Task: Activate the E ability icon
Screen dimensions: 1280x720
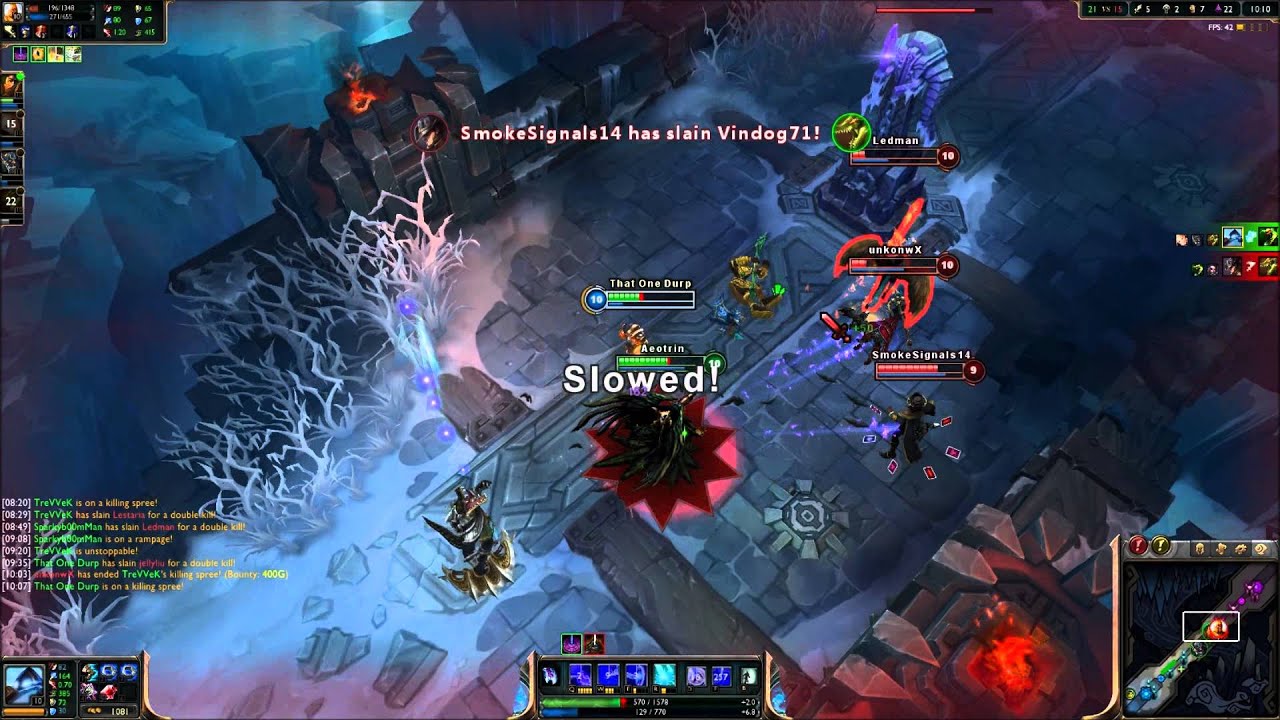Action: [637, 677]
